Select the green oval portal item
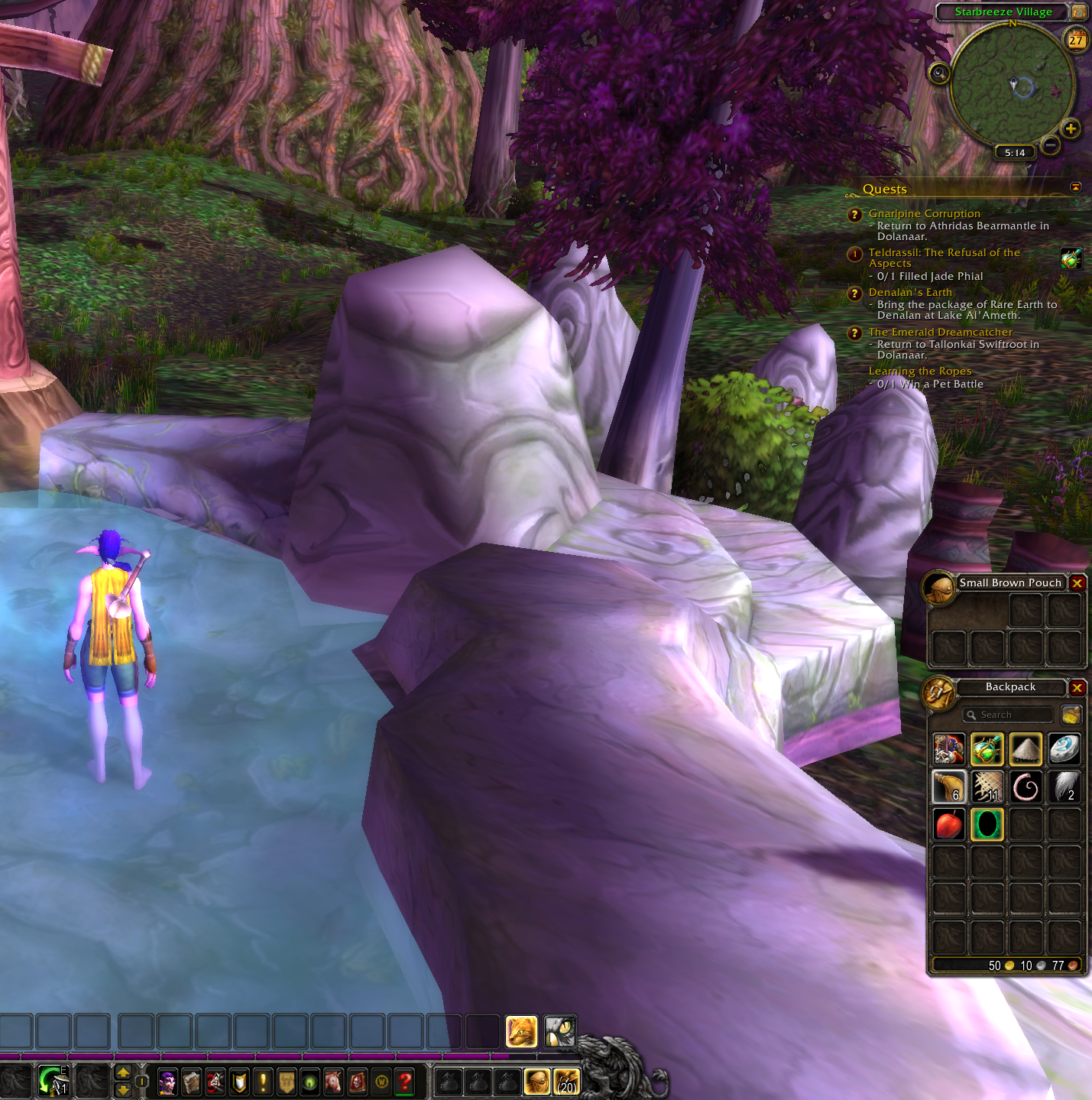1092x1100 pixels. [987, 825]
